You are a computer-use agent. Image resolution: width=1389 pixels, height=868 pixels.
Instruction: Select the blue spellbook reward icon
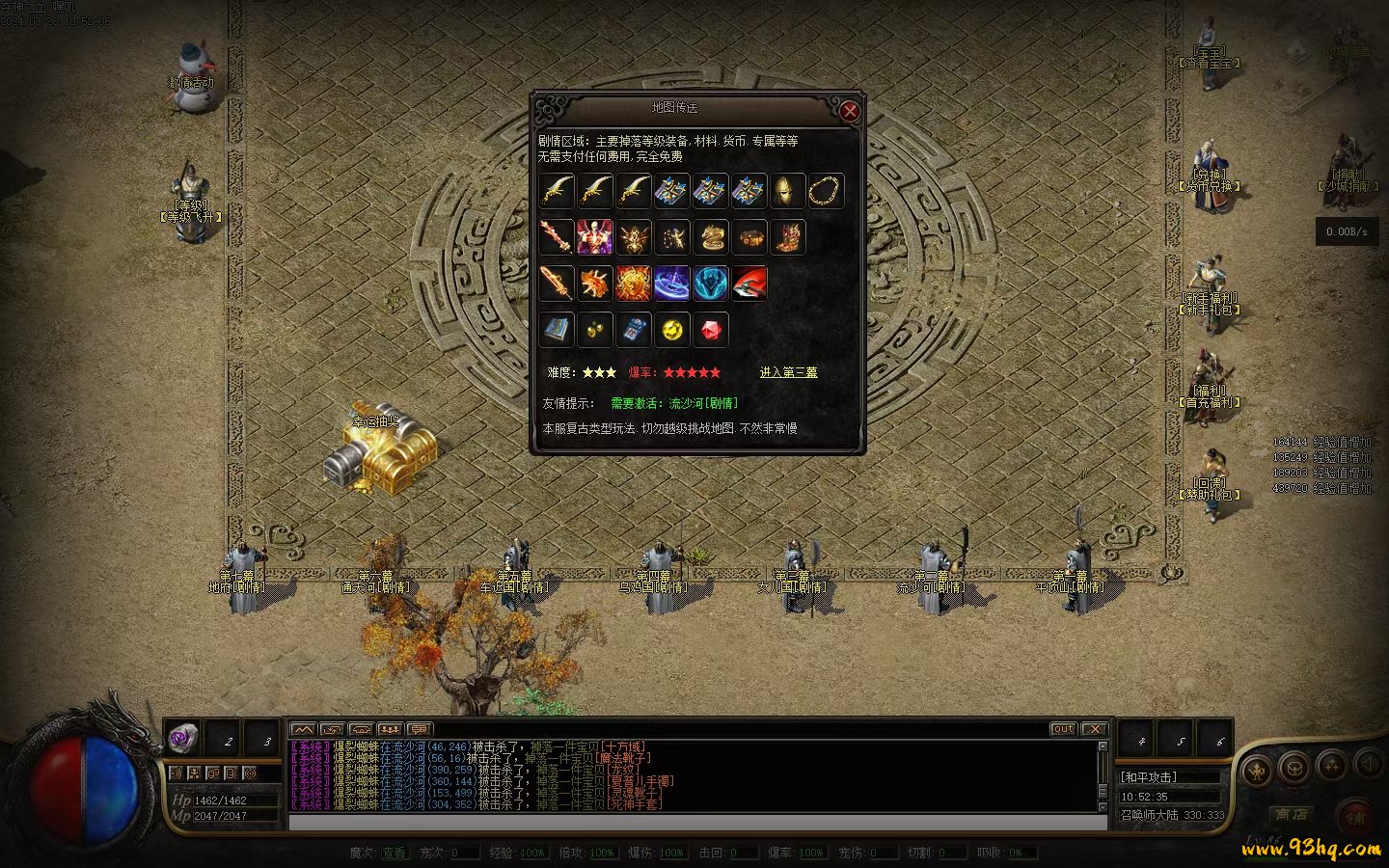coord(557,330)
